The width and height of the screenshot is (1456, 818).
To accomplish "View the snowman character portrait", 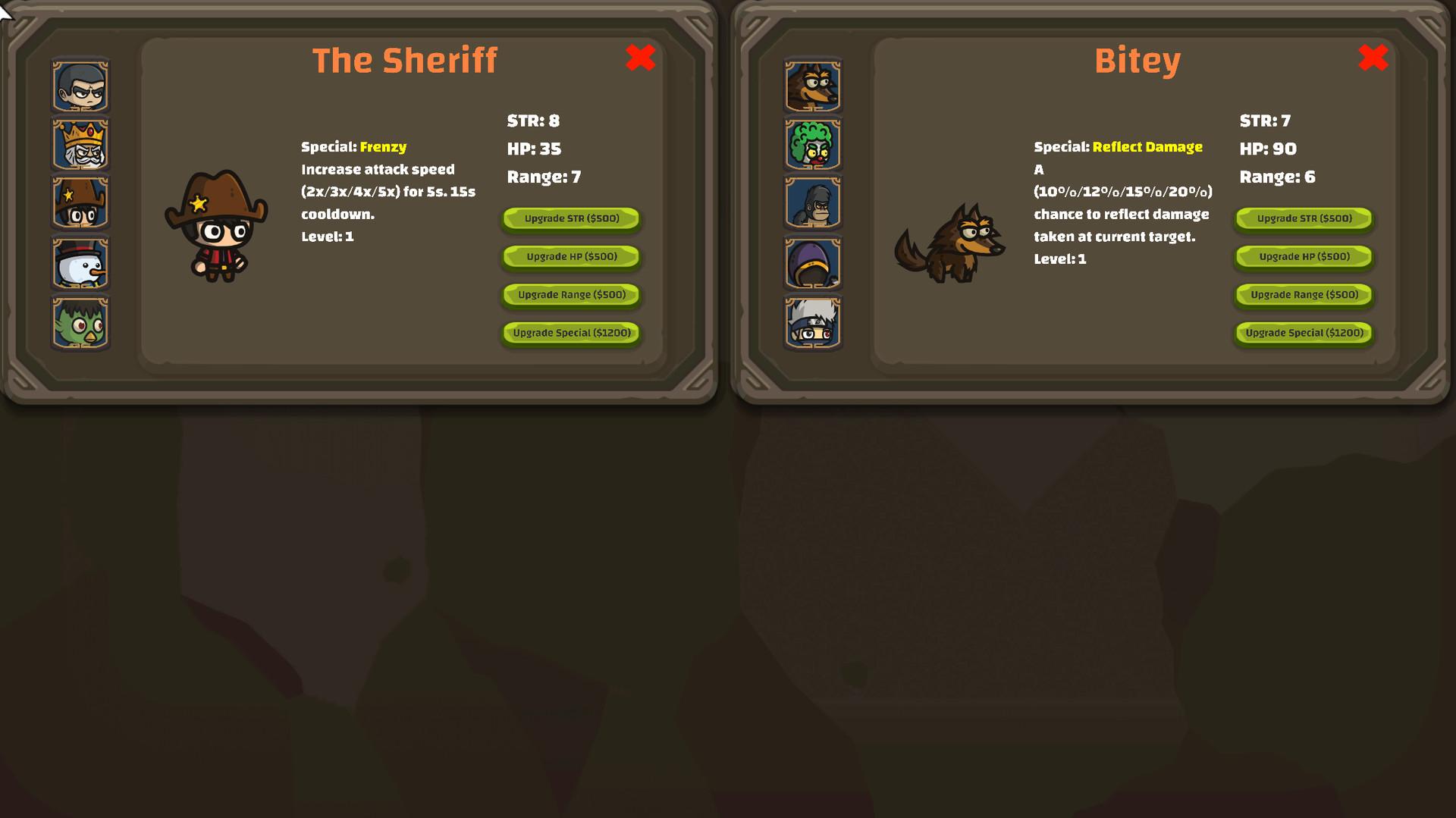I will tap(80, 262).
